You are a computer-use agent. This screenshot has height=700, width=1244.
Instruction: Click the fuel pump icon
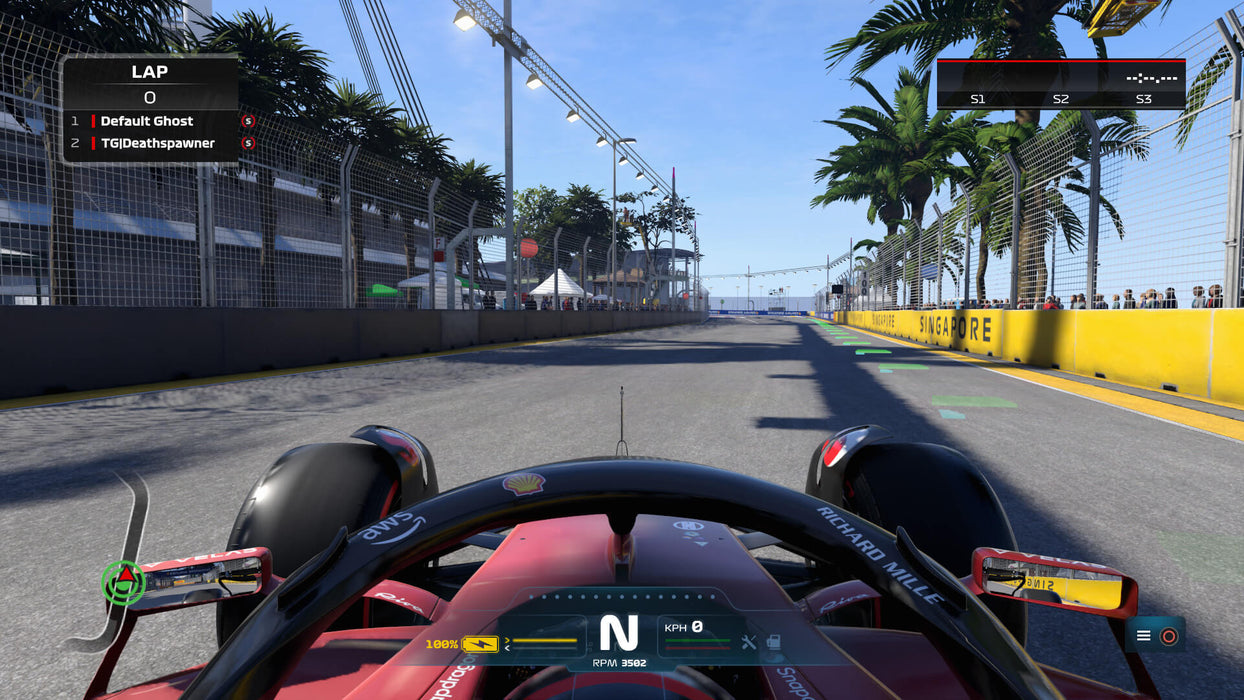(x=773, y=642)
